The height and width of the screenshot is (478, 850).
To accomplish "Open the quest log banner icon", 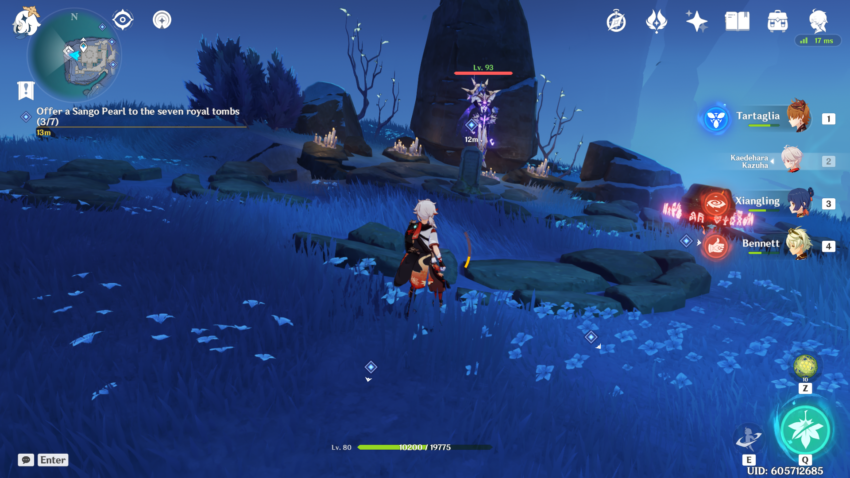I will point(25,90).
